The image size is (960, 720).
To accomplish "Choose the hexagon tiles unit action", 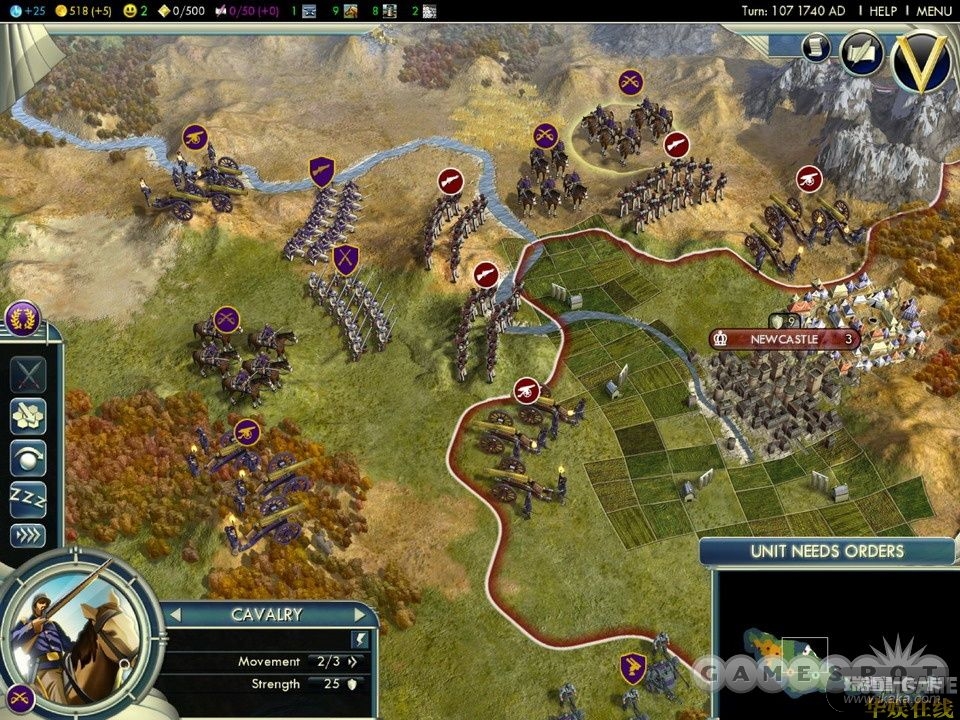I will (x=28, y=416).
